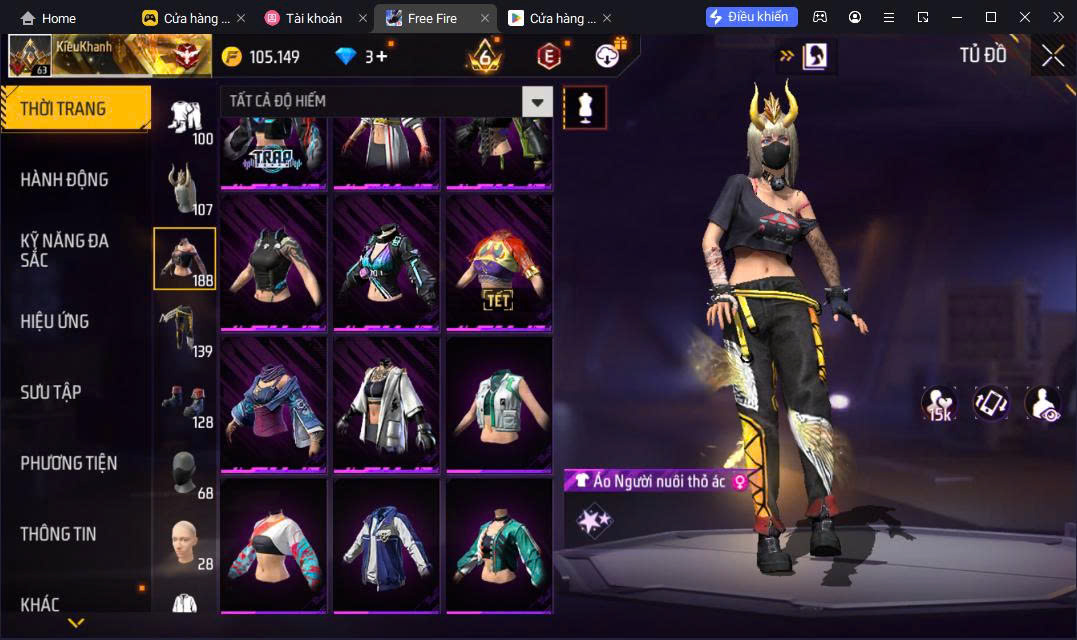Screen dimensions: 1077x640
Task: Show the Sưu Tập section
Action: (51, 392)
